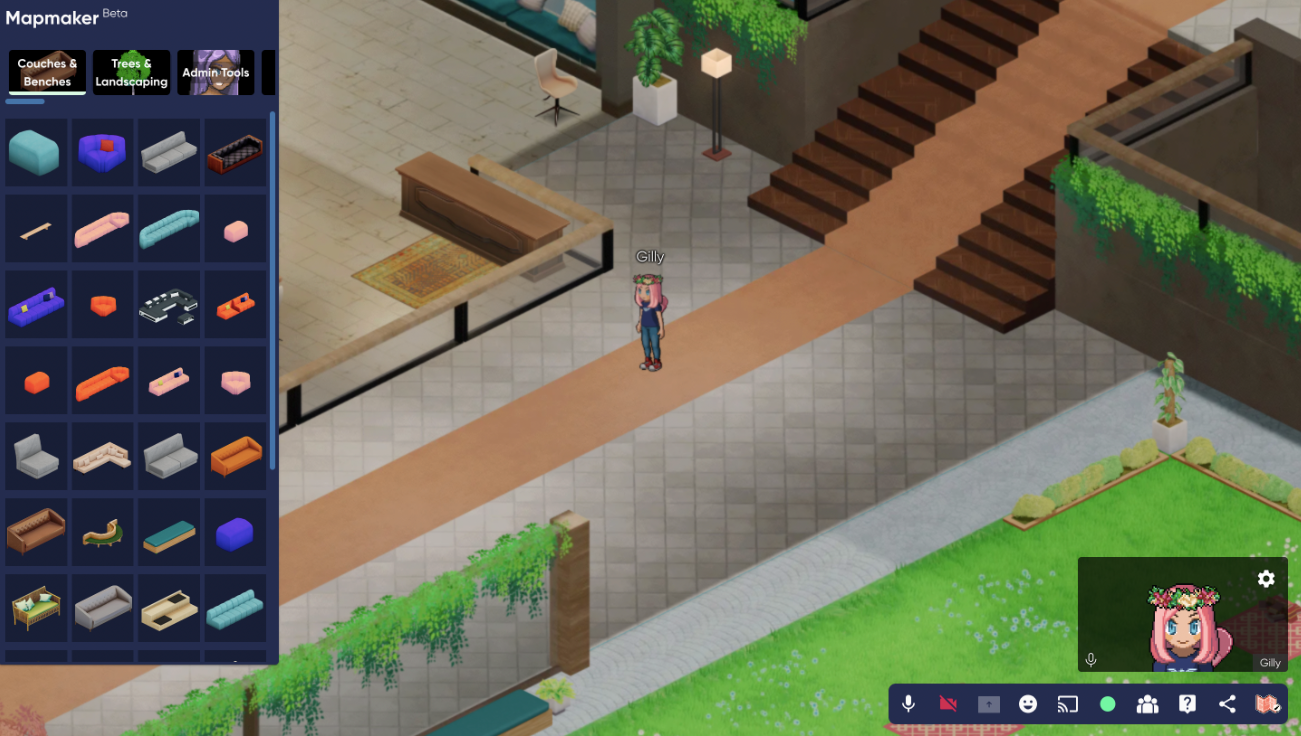Pick the green cushioned wicker bench

(x=36, y=608)
